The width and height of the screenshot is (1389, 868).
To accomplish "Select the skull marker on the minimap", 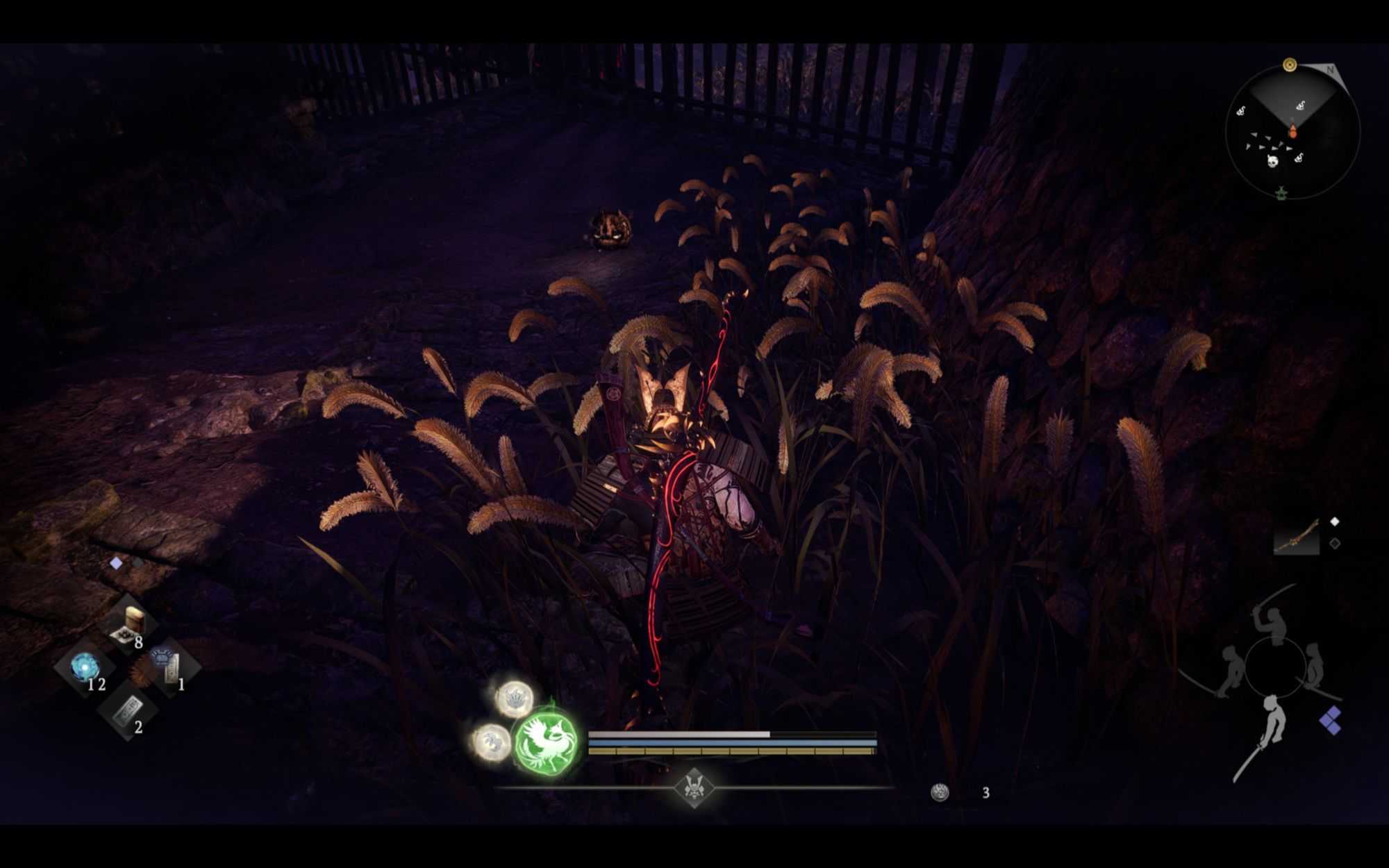I will tap(1272, 161).
